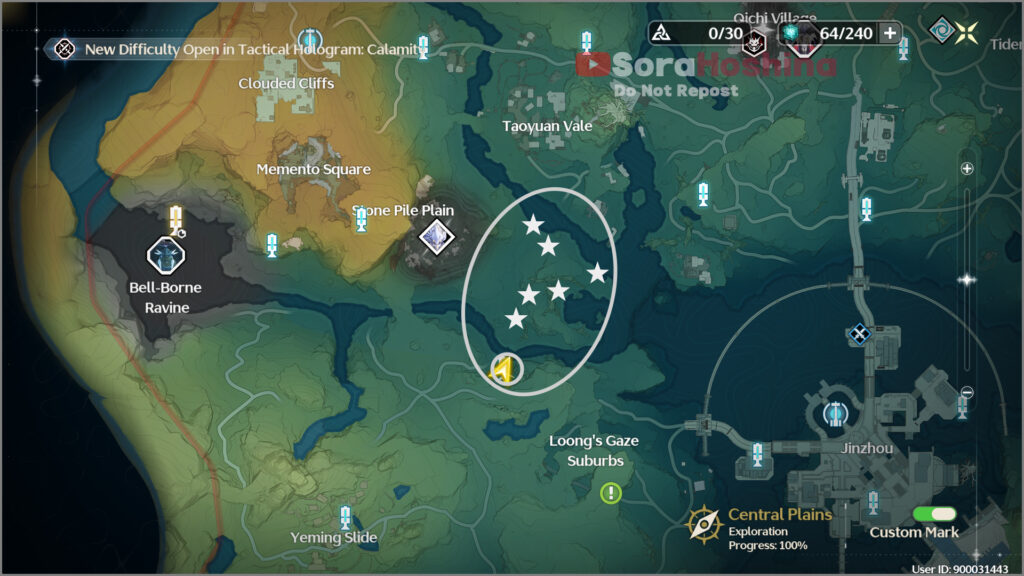Image resolution: width=1024 pixels, height=576 pixels.
Task: Open Central Plains exploration progress compass
Action: (705, 523)
